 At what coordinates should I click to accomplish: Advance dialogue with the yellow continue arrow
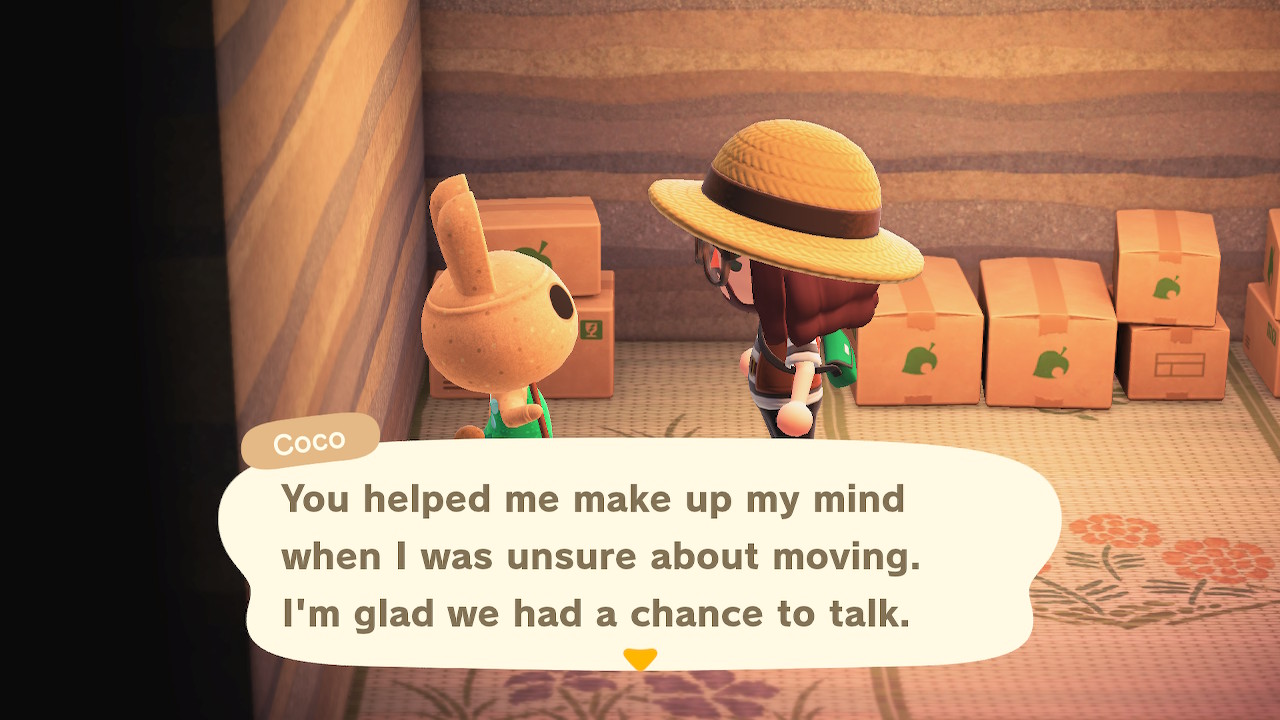click(640, 659)
